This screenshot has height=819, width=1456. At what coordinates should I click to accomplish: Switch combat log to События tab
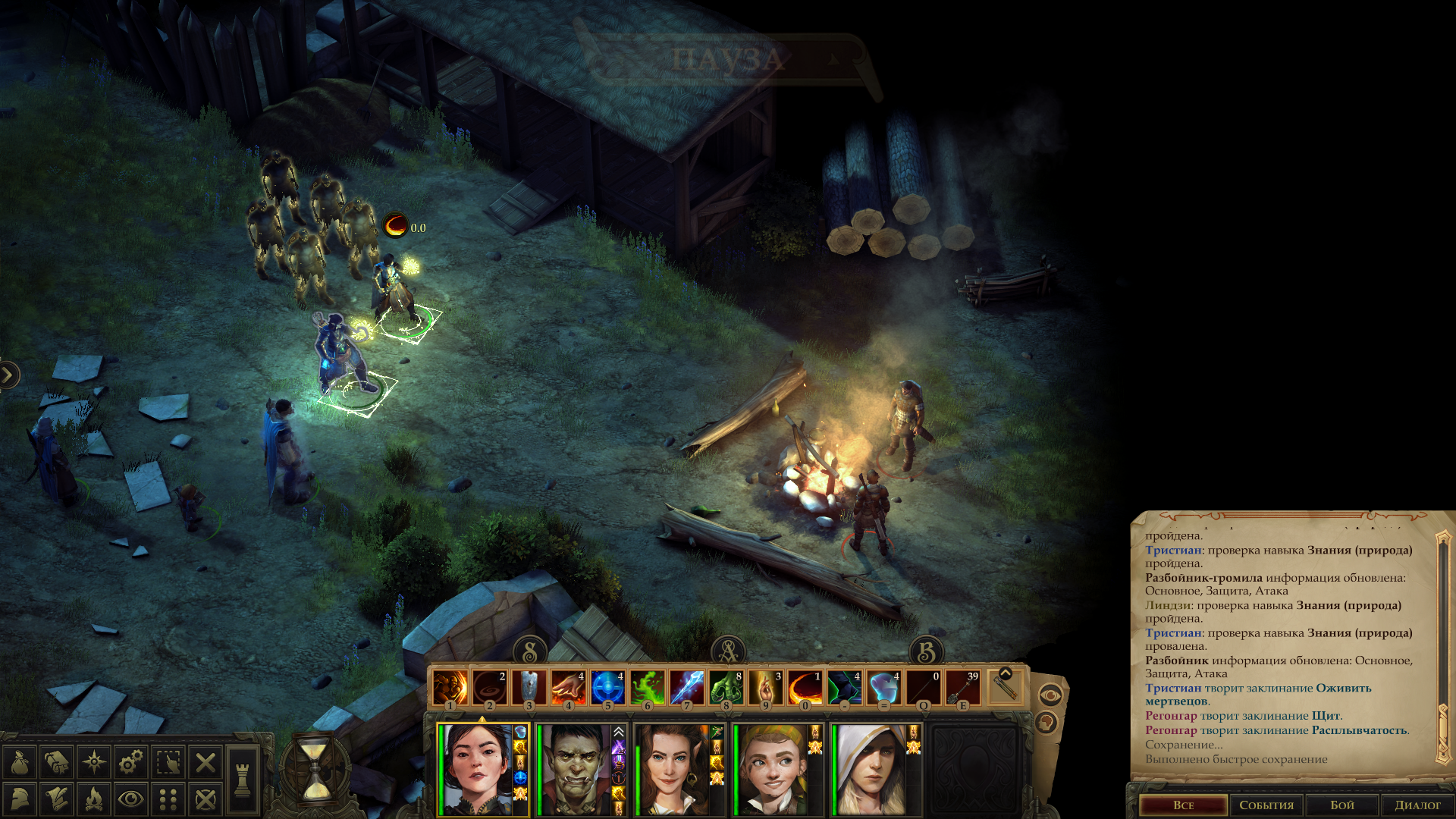1266,805
